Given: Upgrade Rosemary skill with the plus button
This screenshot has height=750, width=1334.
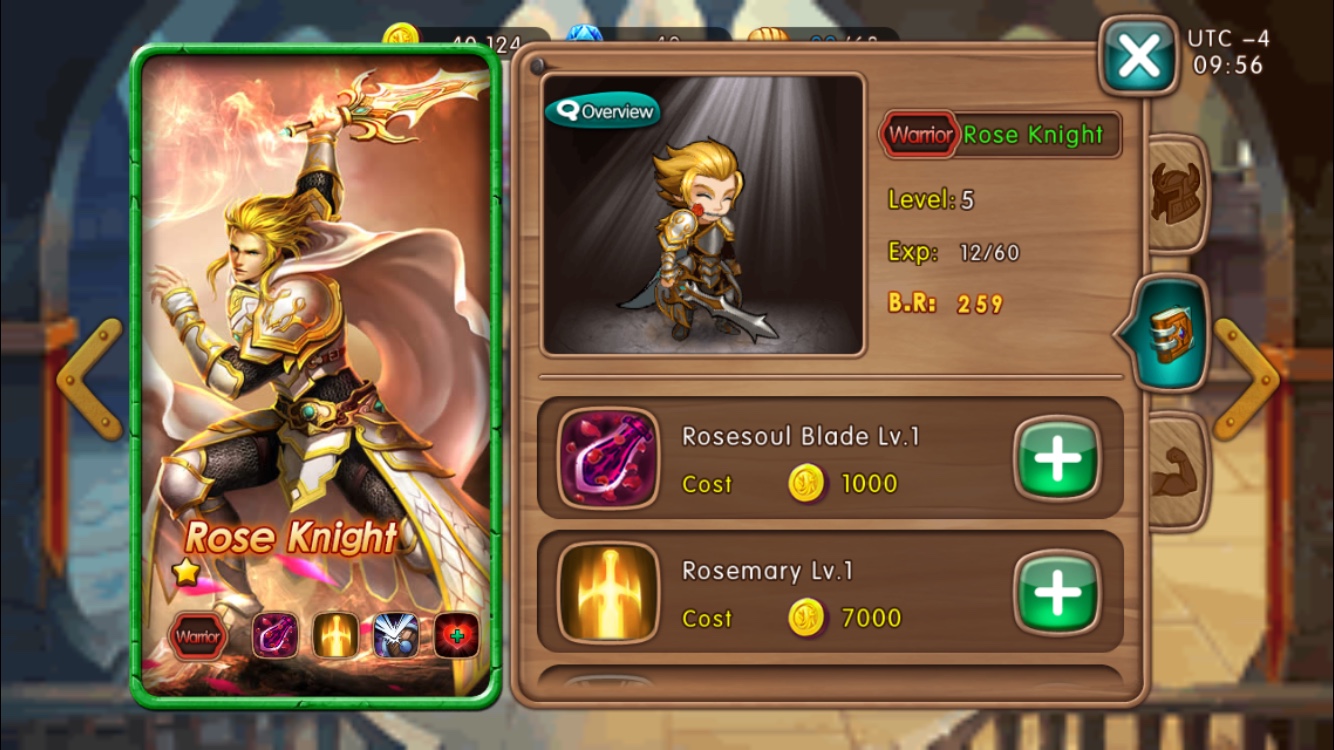Looking at the screenshot, I should pos(1057,593).
